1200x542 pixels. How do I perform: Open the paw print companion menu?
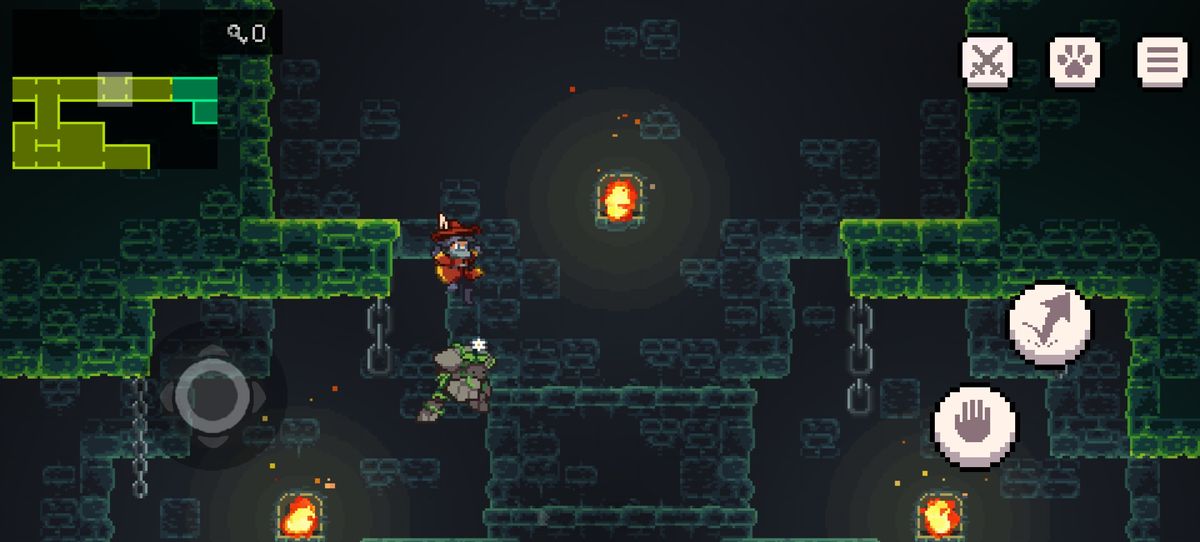1074,62
